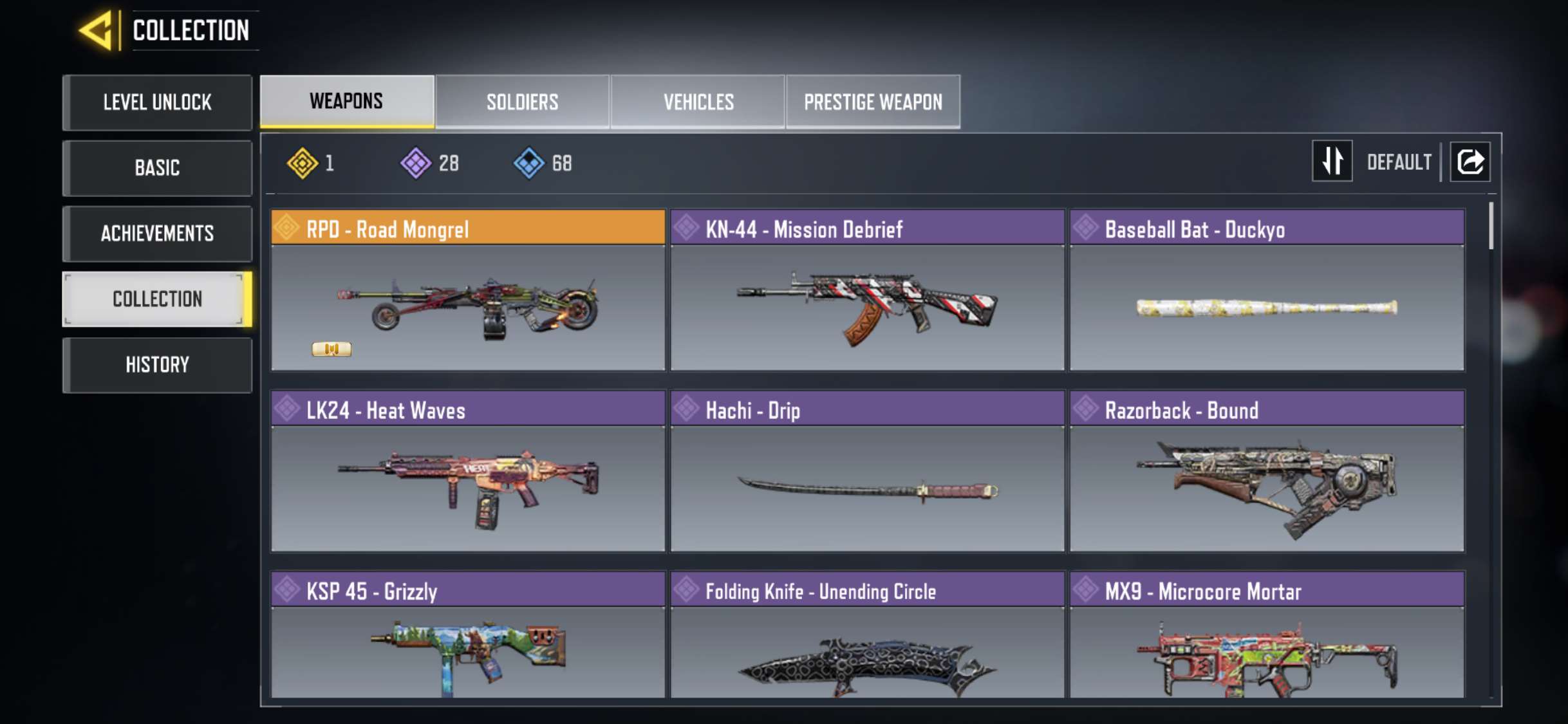
Task: Click the share export icon near Default
Action: (x=1470, y=162)
